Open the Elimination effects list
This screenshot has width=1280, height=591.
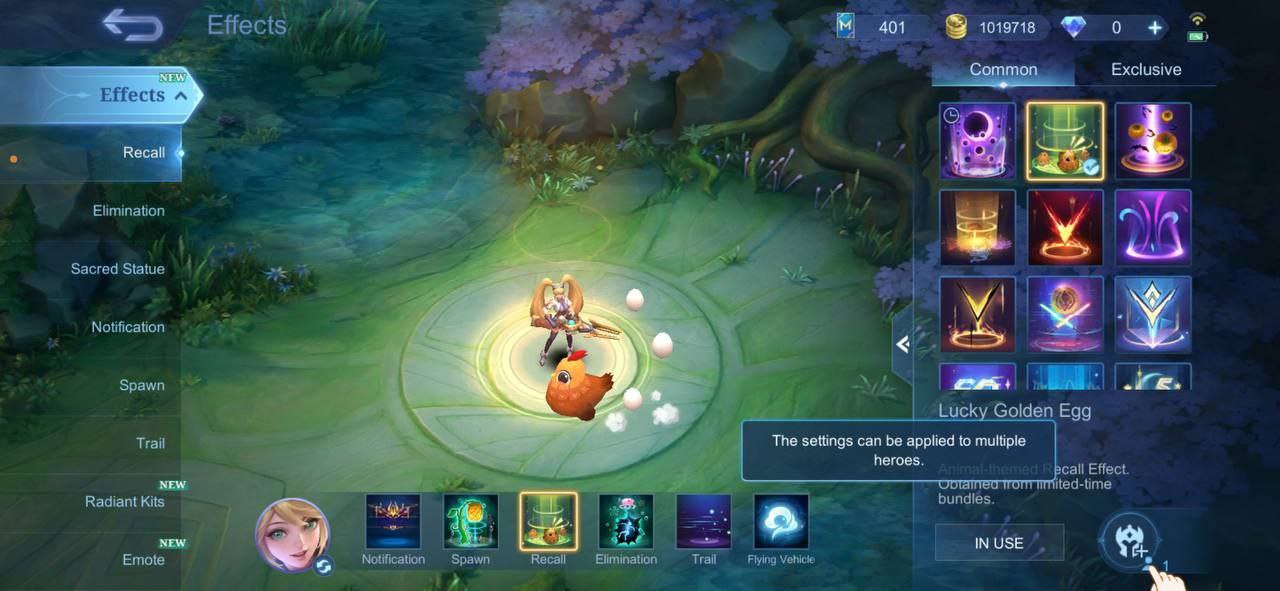[128, 211]
